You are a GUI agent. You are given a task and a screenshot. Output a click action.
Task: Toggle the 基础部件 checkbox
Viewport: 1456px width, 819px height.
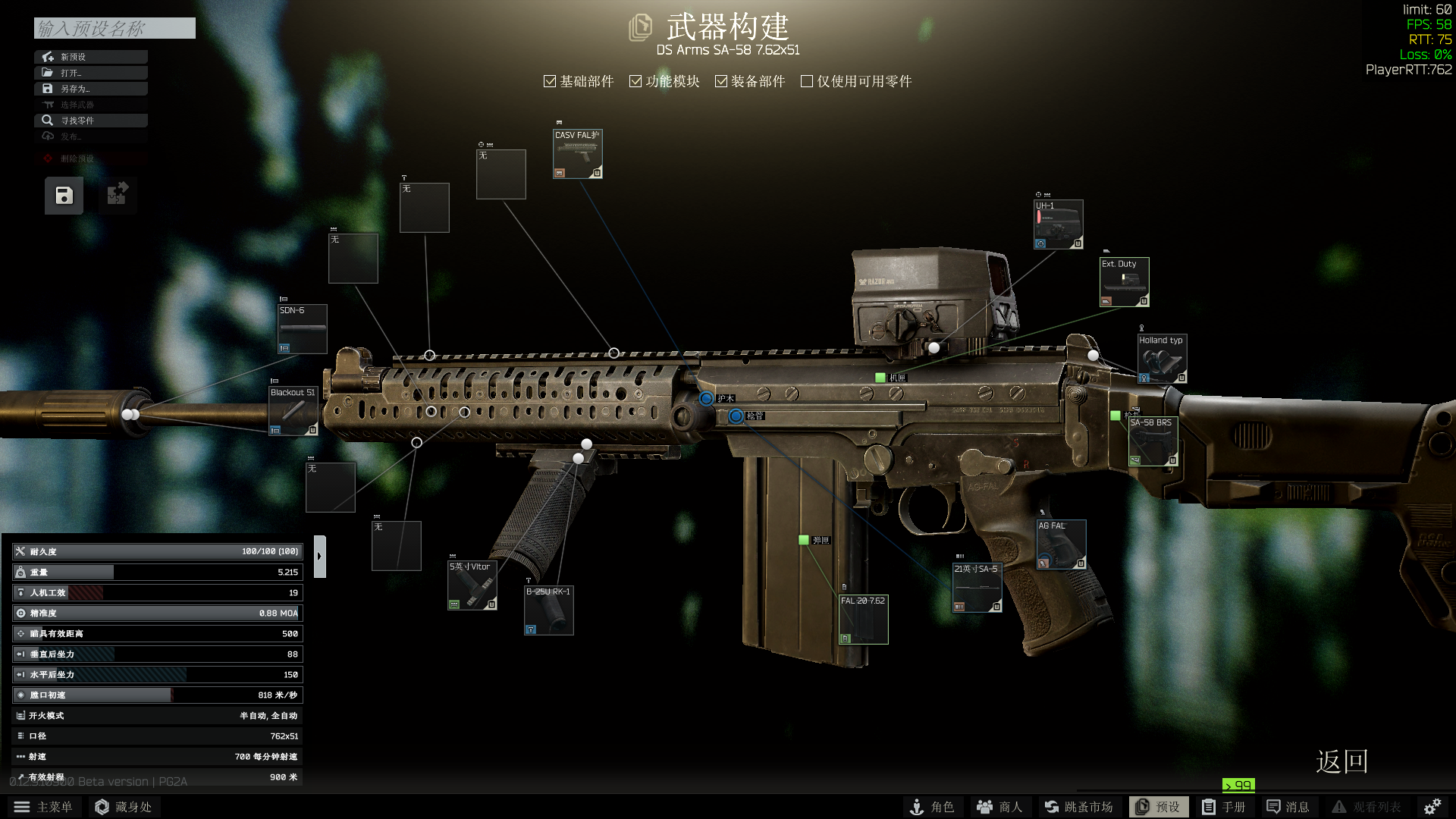(550, 81)
